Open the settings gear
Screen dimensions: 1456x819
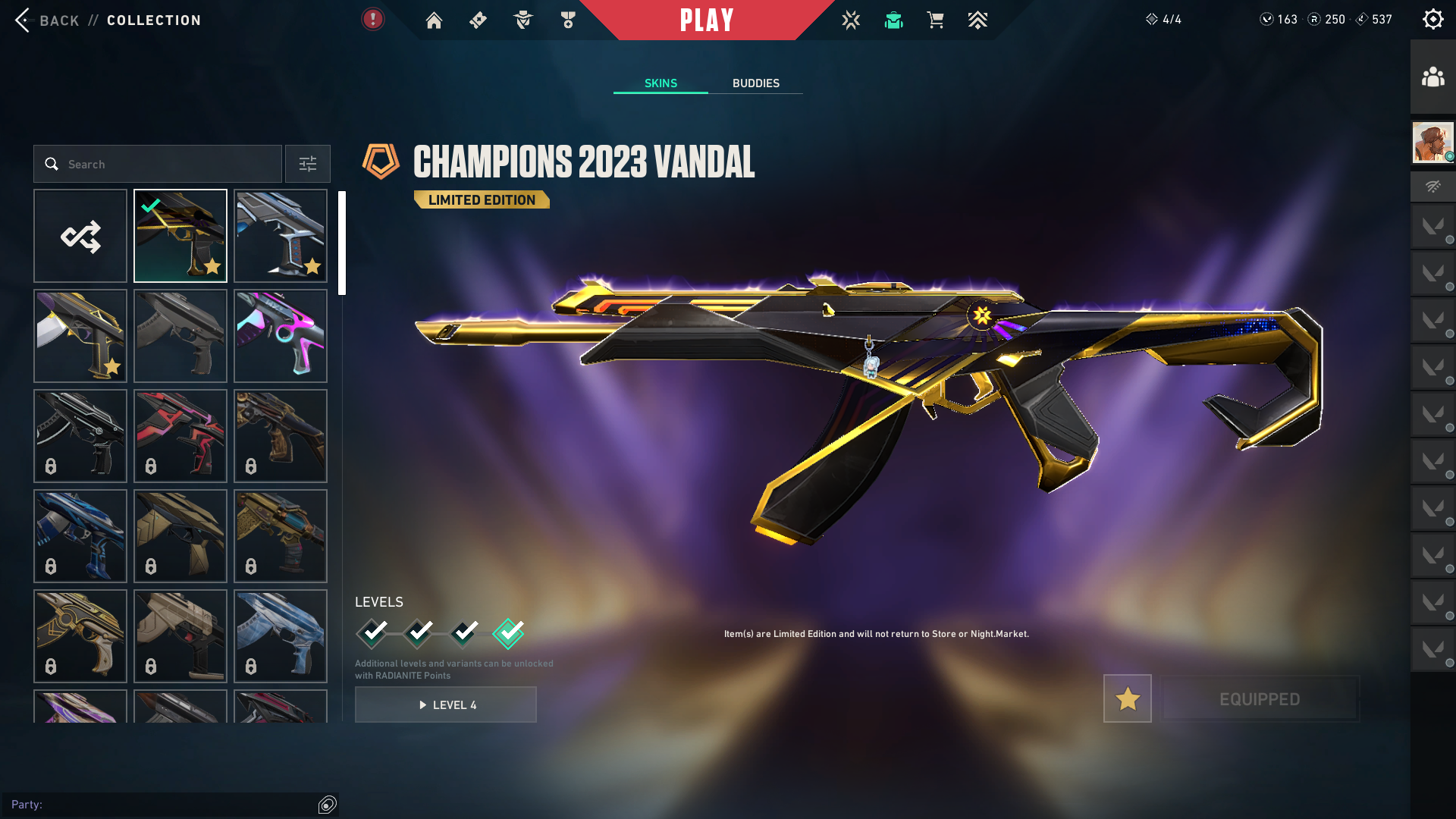point(1432,20)
